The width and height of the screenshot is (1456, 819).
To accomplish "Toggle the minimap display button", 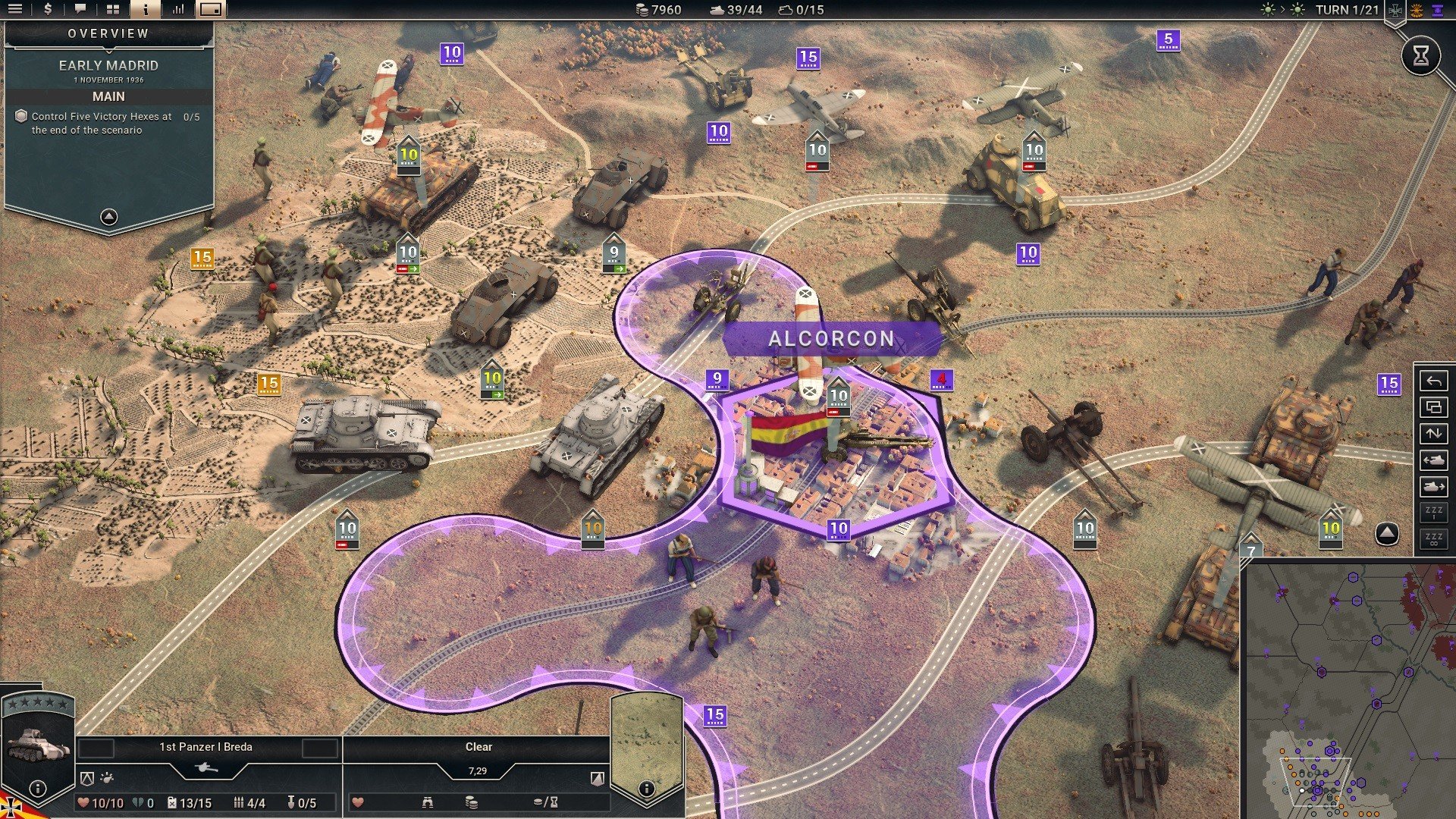I will (x=211, y=9).
